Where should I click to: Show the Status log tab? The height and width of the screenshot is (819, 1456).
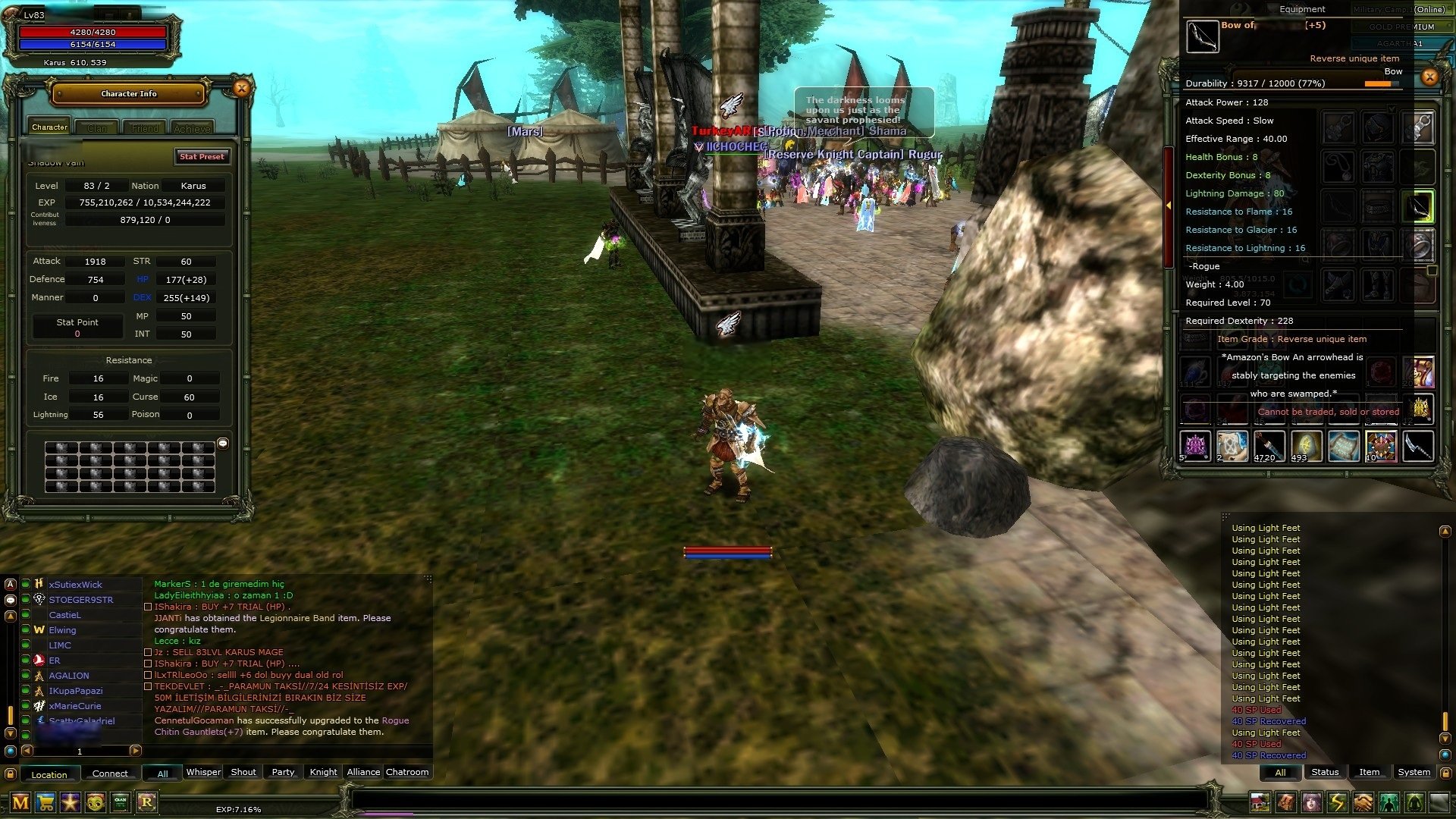coord(1325,772)
